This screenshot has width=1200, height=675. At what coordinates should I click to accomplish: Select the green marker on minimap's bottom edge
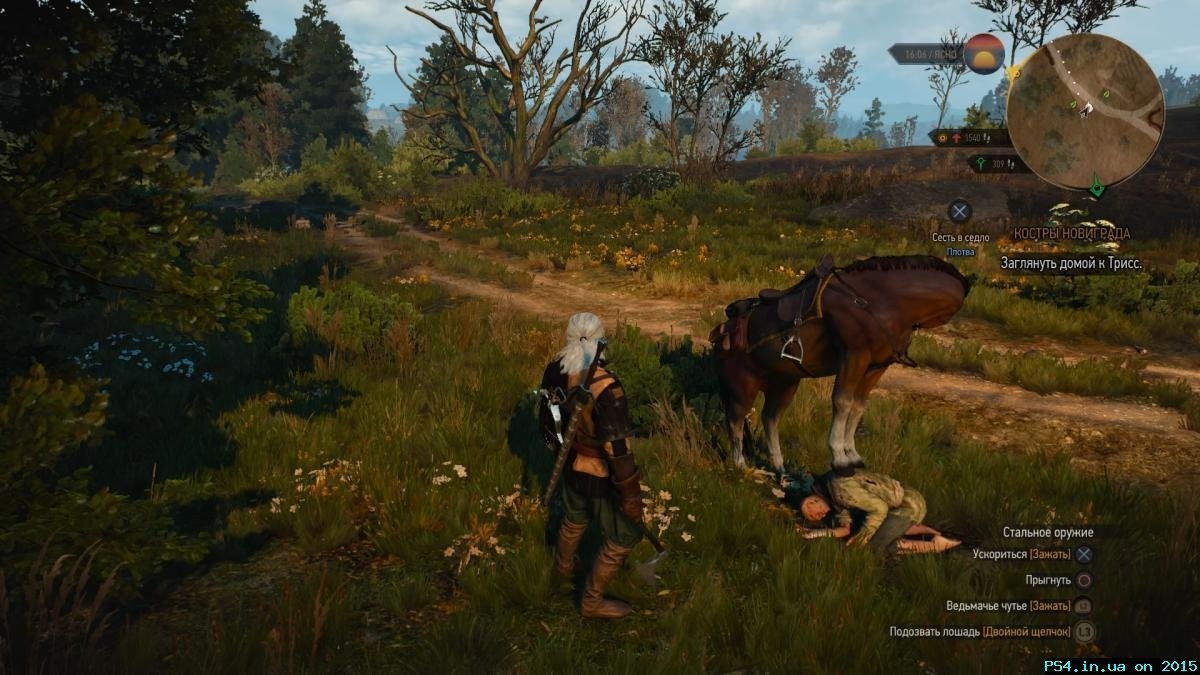[x=1097, y=186]
